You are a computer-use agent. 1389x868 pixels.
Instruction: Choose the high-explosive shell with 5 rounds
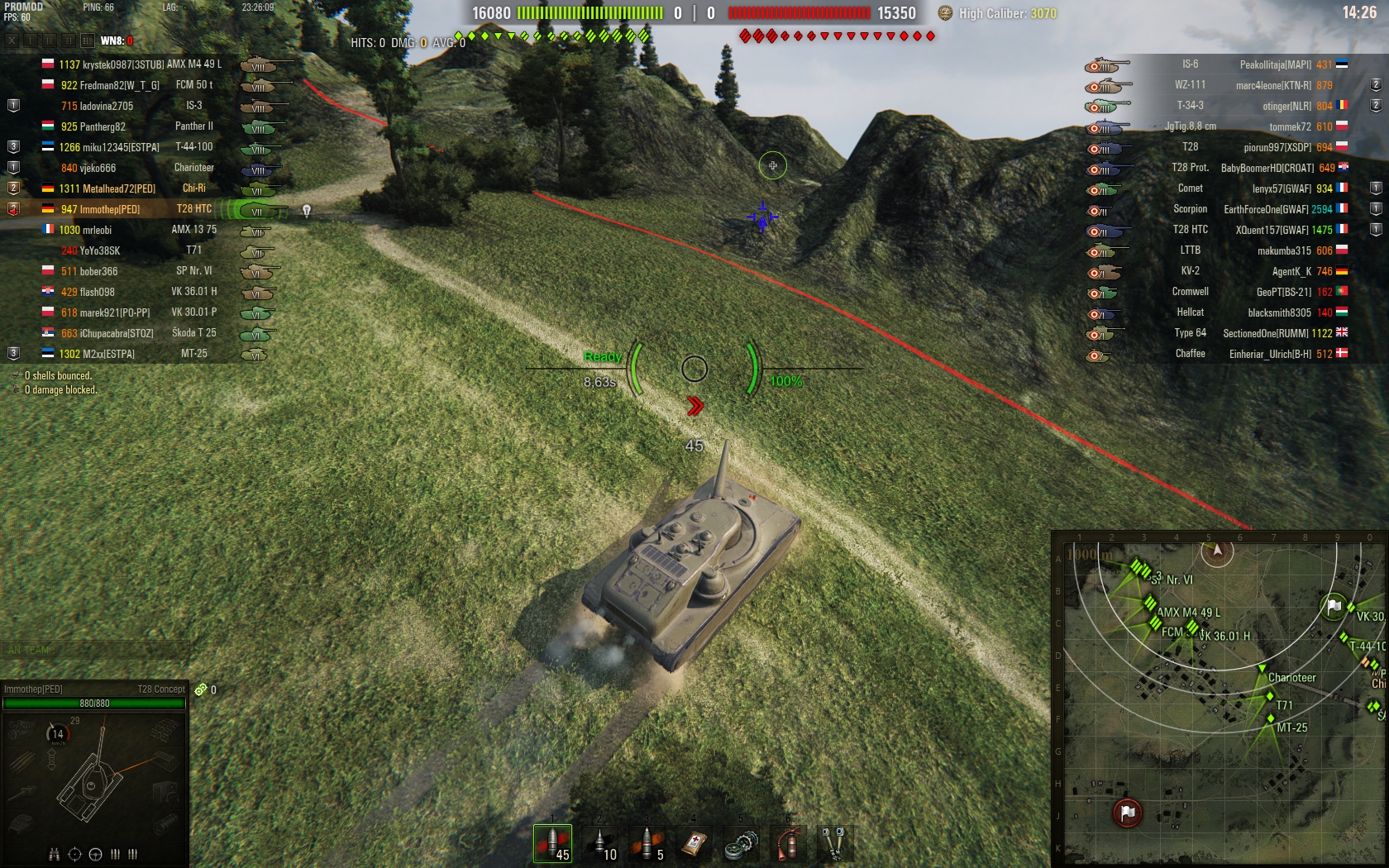coord(647,844)
